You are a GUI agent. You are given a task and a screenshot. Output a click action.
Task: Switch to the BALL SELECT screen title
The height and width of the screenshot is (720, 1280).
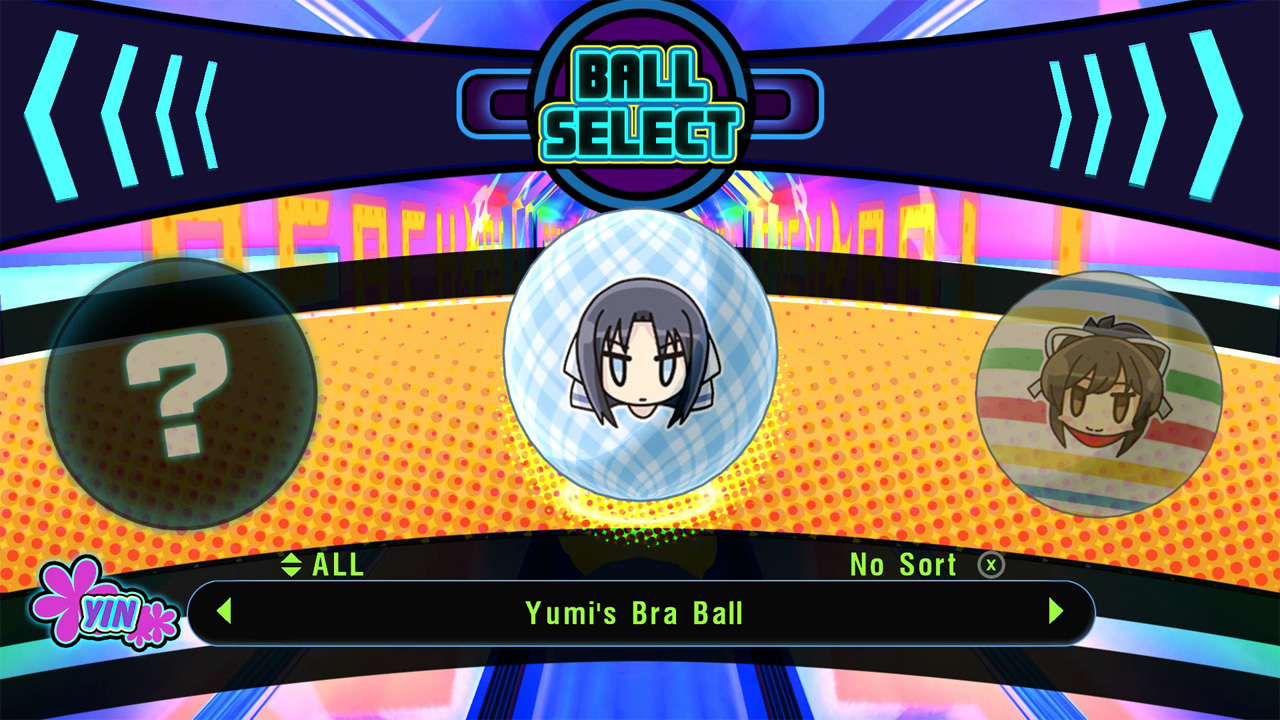point(640,100)
